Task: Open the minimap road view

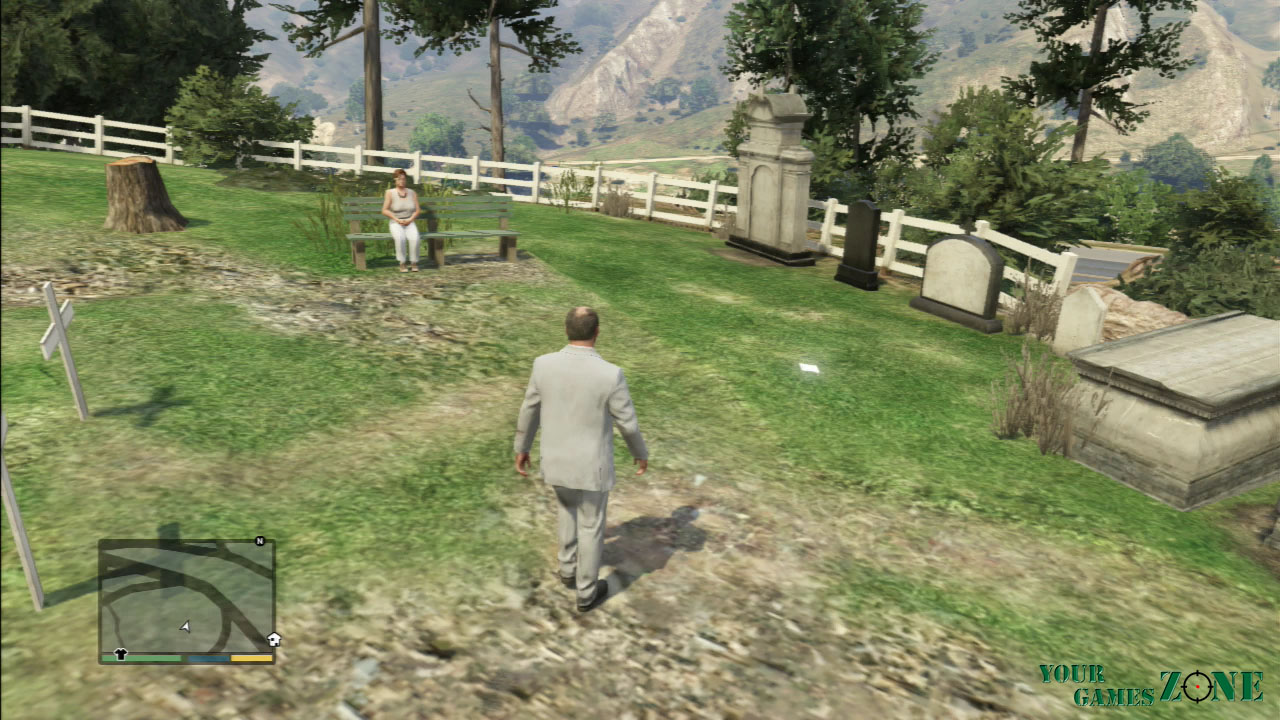Action: pos(186,597)
